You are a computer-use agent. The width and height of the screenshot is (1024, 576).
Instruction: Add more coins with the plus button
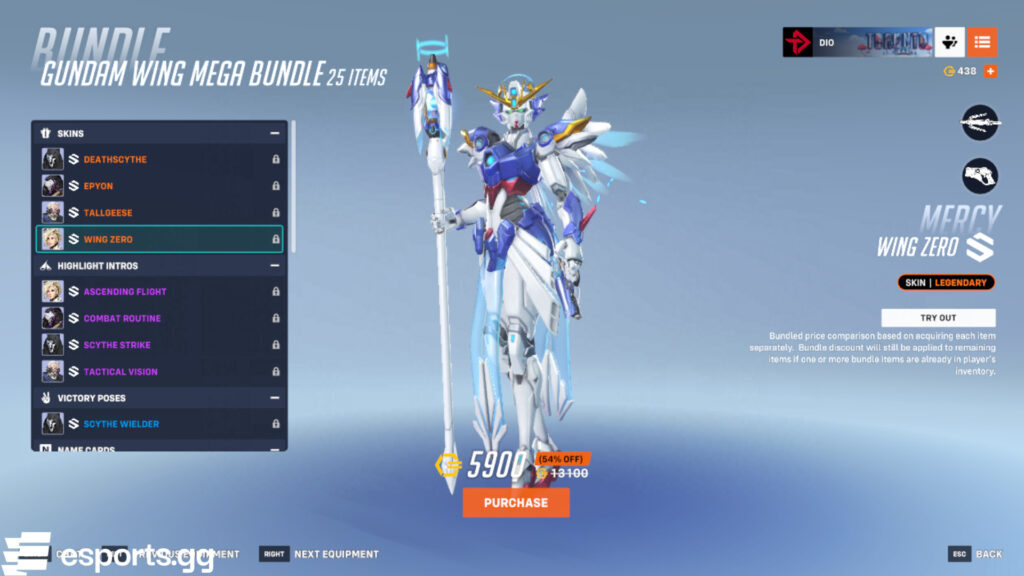tap(990, 71)
